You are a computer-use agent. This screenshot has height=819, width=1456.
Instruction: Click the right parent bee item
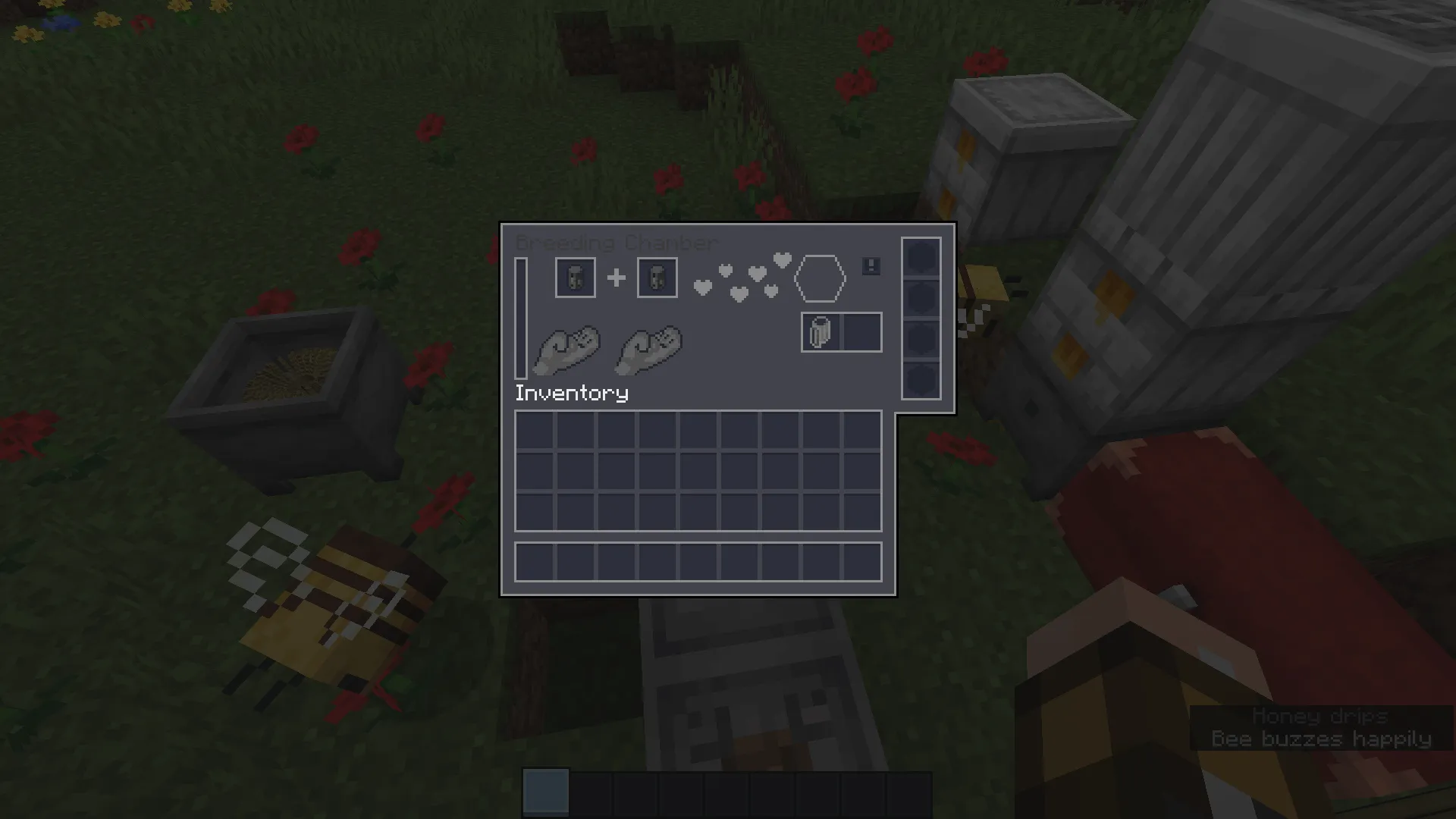[656, 277]
